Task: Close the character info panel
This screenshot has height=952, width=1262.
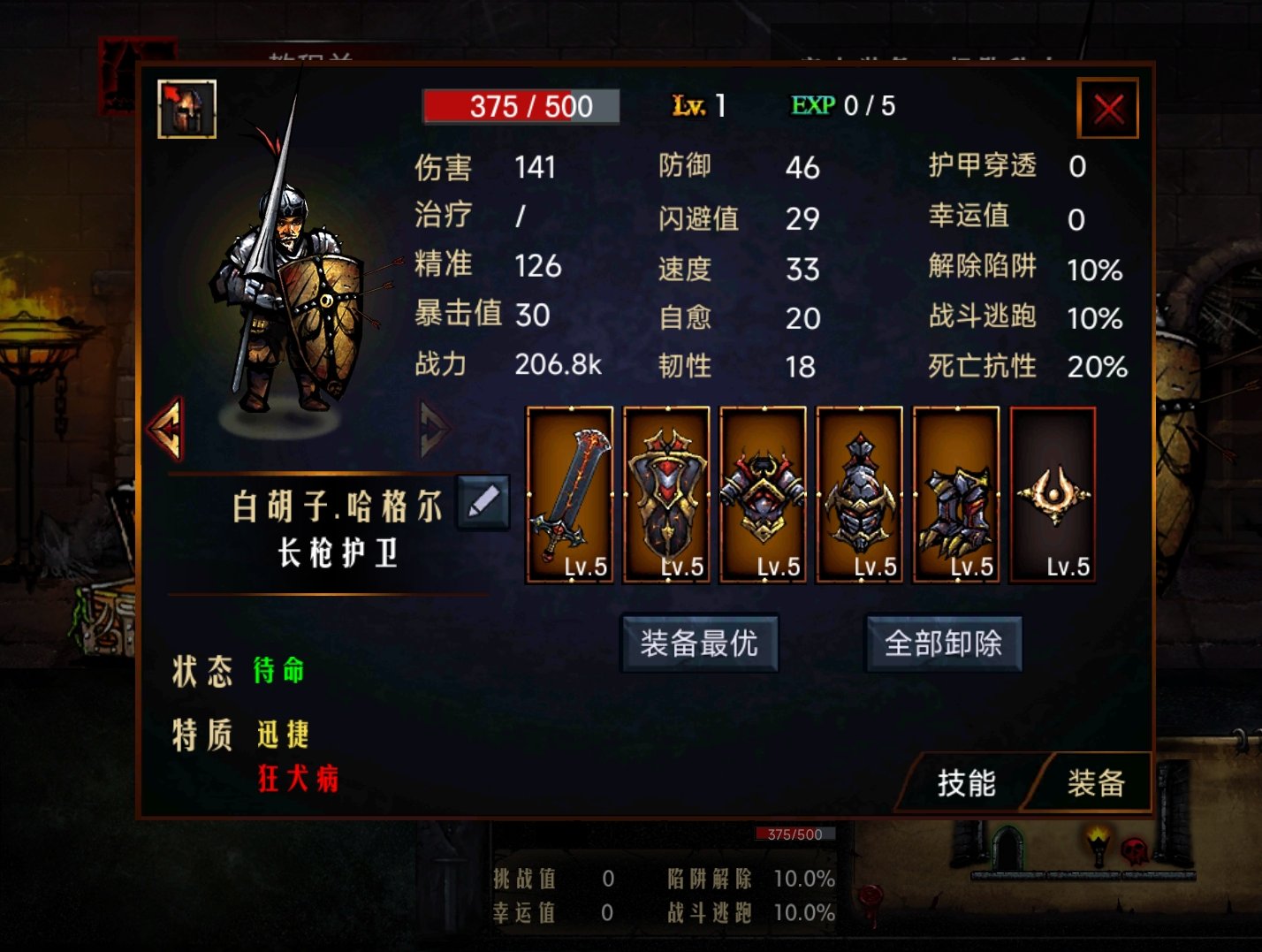Action: click(1108, 109)
